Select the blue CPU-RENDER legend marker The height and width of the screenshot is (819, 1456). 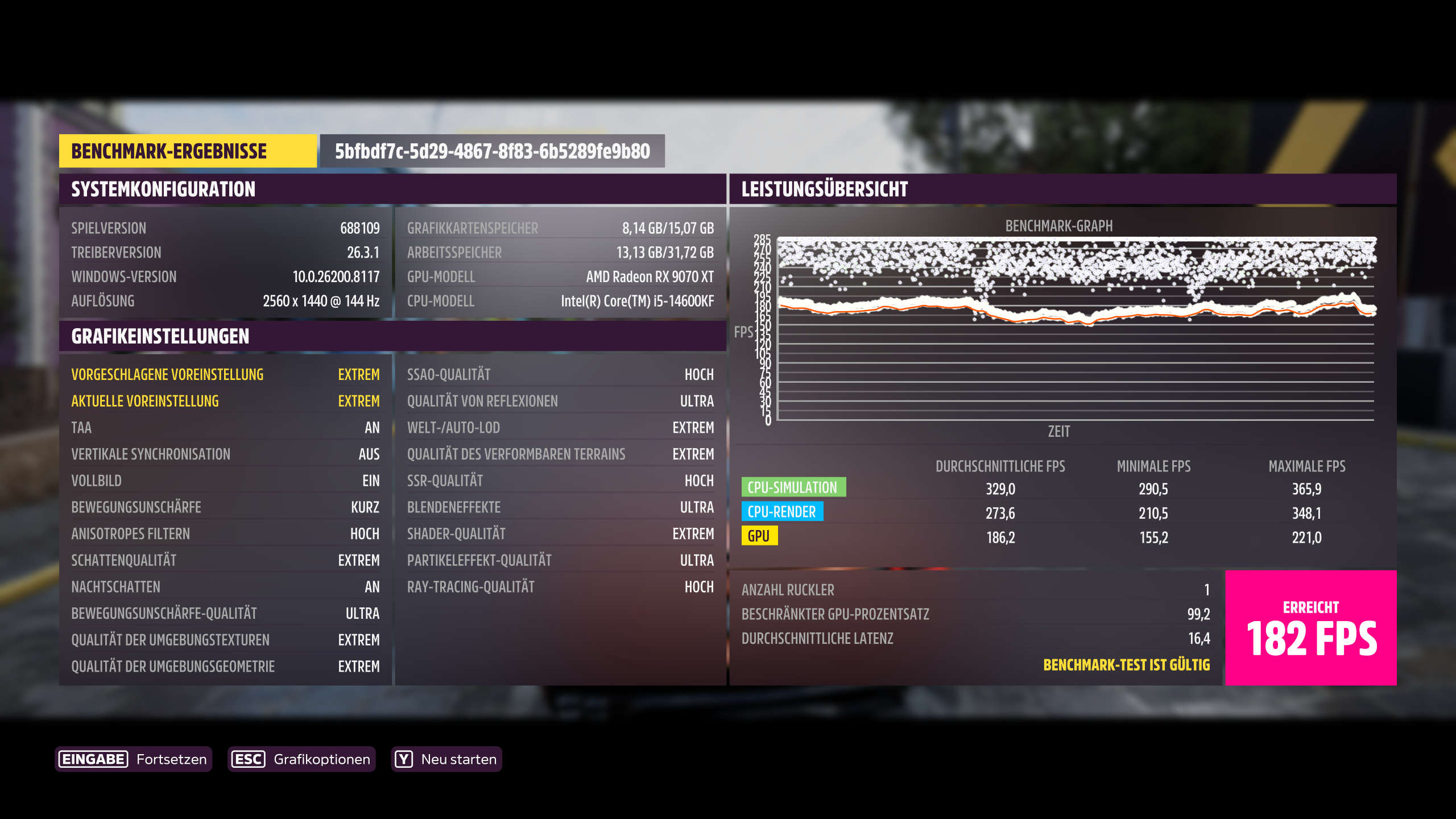(782, 512)
